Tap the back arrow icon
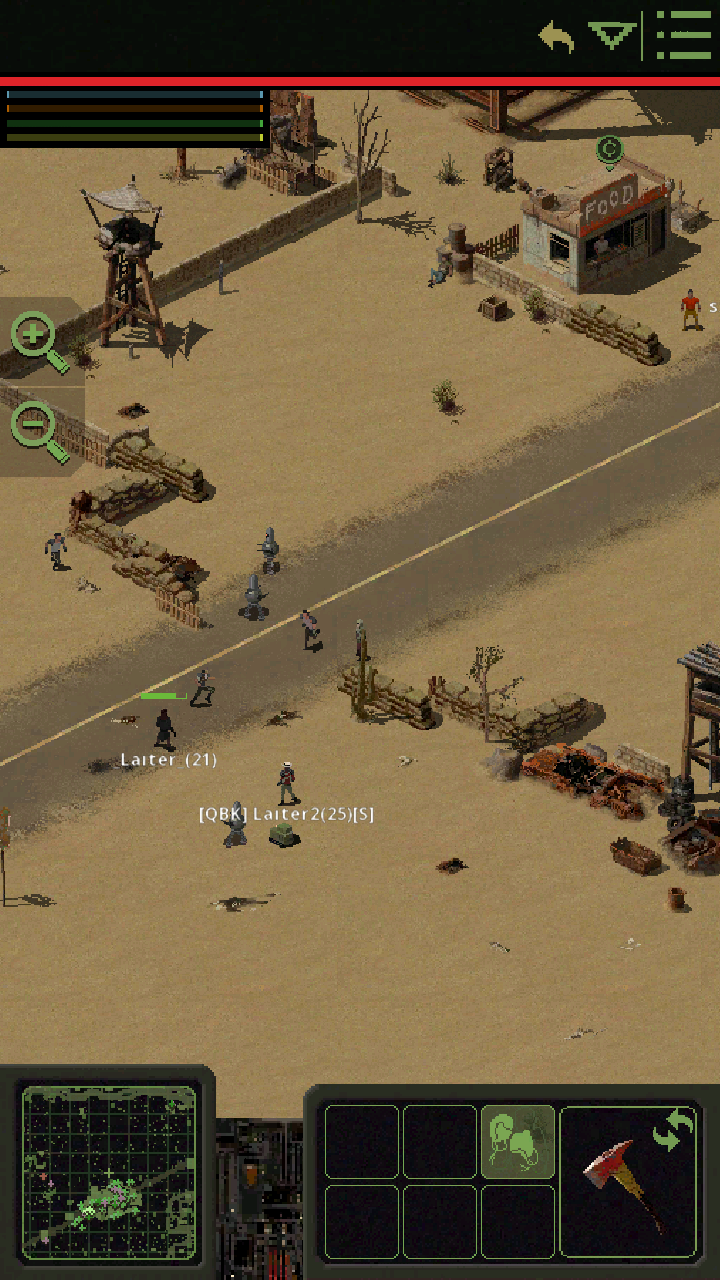 click(556, 38)
